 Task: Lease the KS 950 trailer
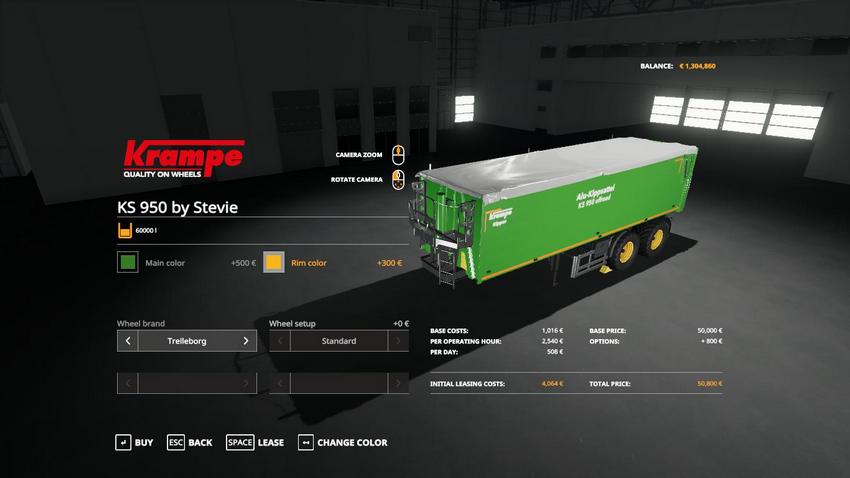tap(255, 442)
